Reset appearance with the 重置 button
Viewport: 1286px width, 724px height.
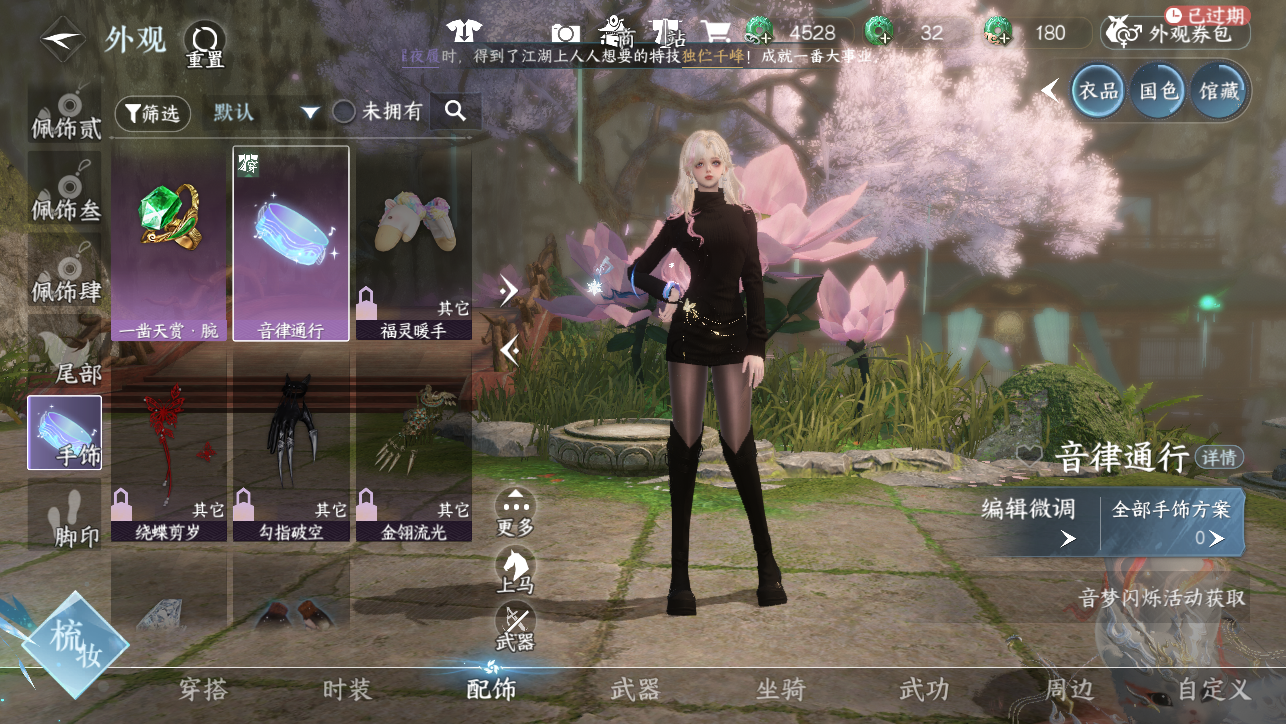pyautogui.click(x=204, y=45)
